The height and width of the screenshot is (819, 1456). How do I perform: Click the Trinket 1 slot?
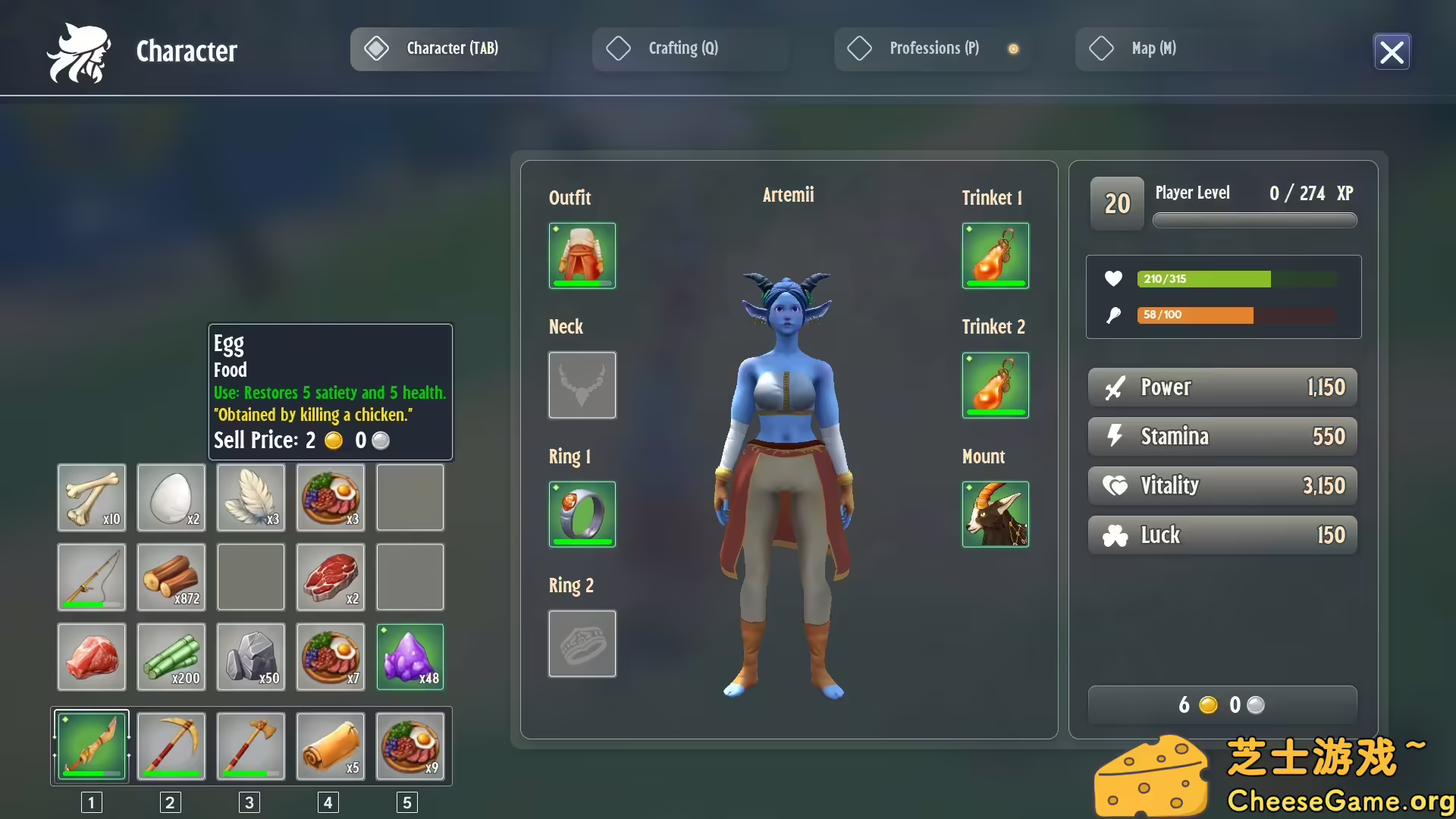[995, 256]
